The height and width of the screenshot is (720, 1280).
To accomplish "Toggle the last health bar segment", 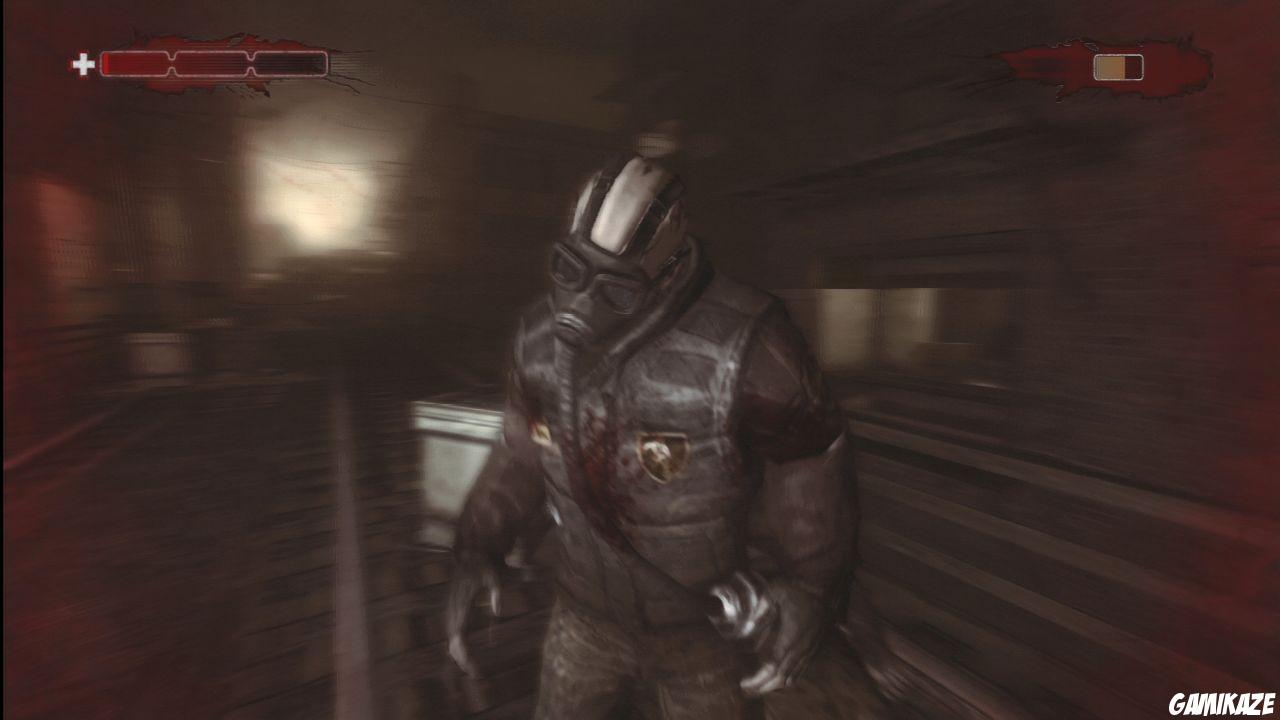I will (290, 63).
